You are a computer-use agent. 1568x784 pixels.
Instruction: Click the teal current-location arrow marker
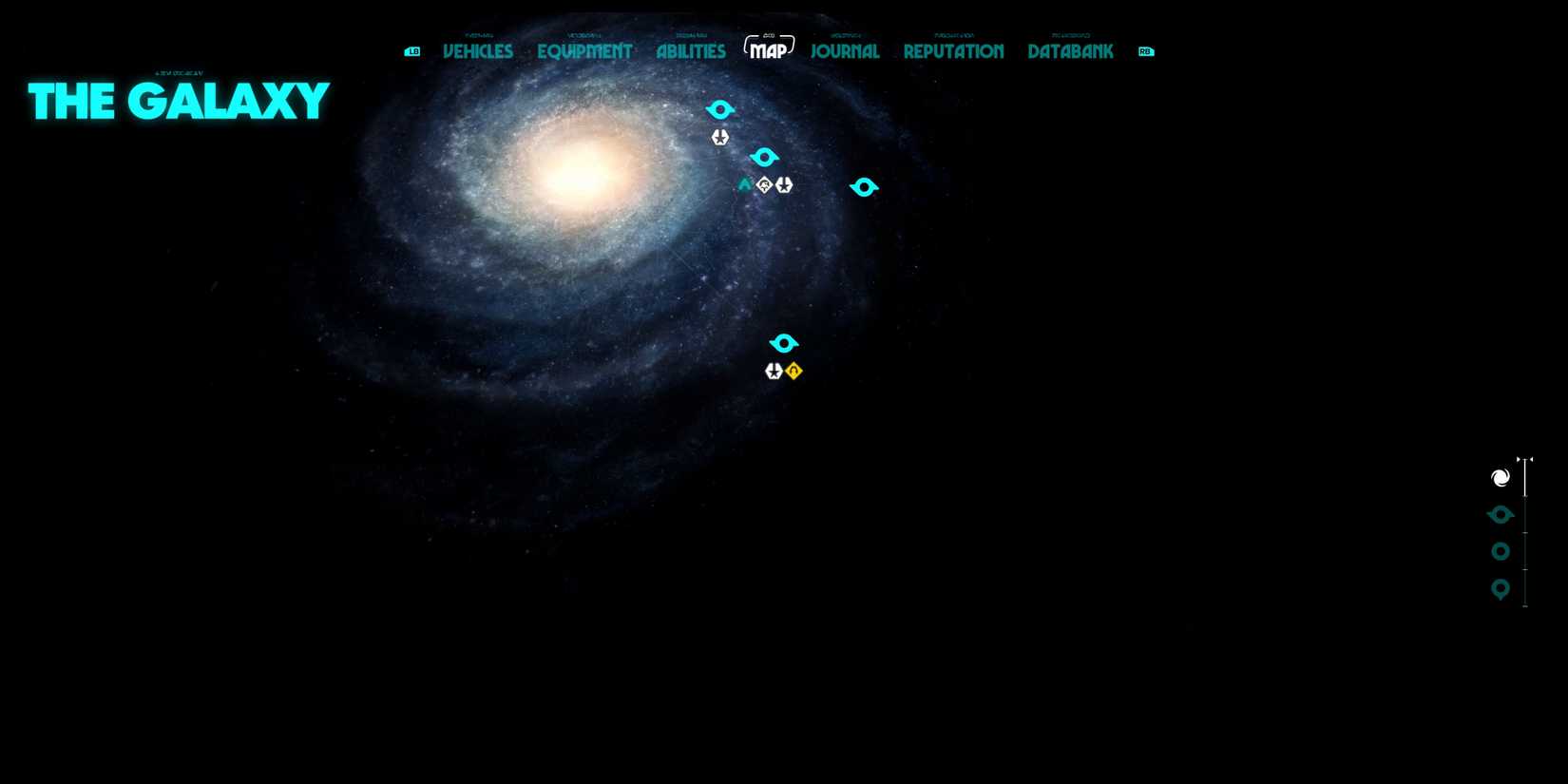pyautogui.click(x=746, y=183)
